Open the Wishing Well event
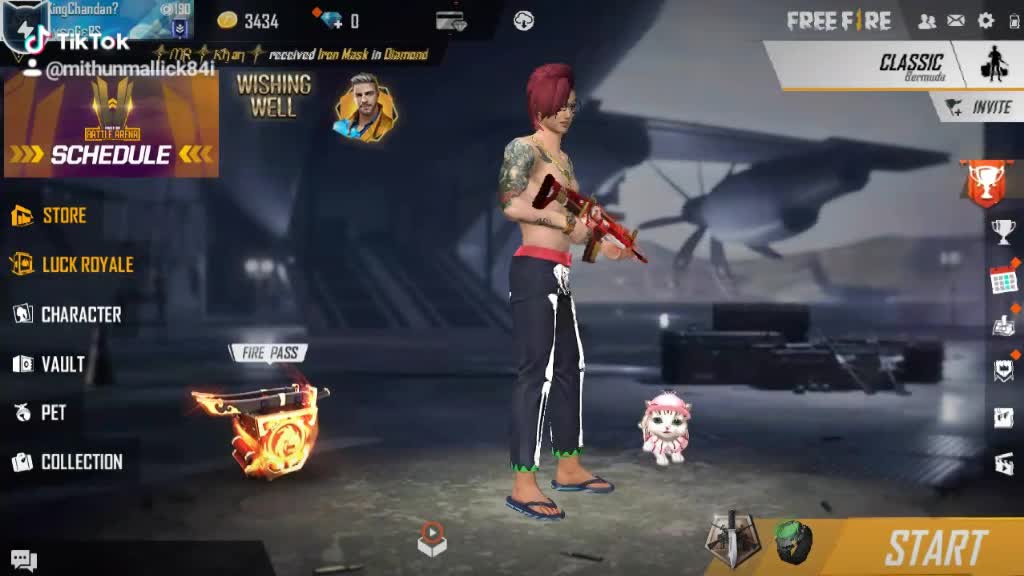 (x=273, y=97)
